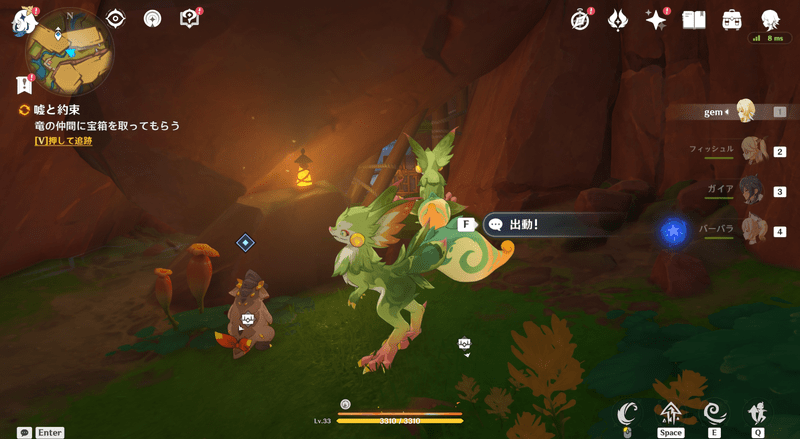Image resolution: width=800 pixels, height=439 pixels.
Task: Open the question-mark book icon
Action: (189, 18)
